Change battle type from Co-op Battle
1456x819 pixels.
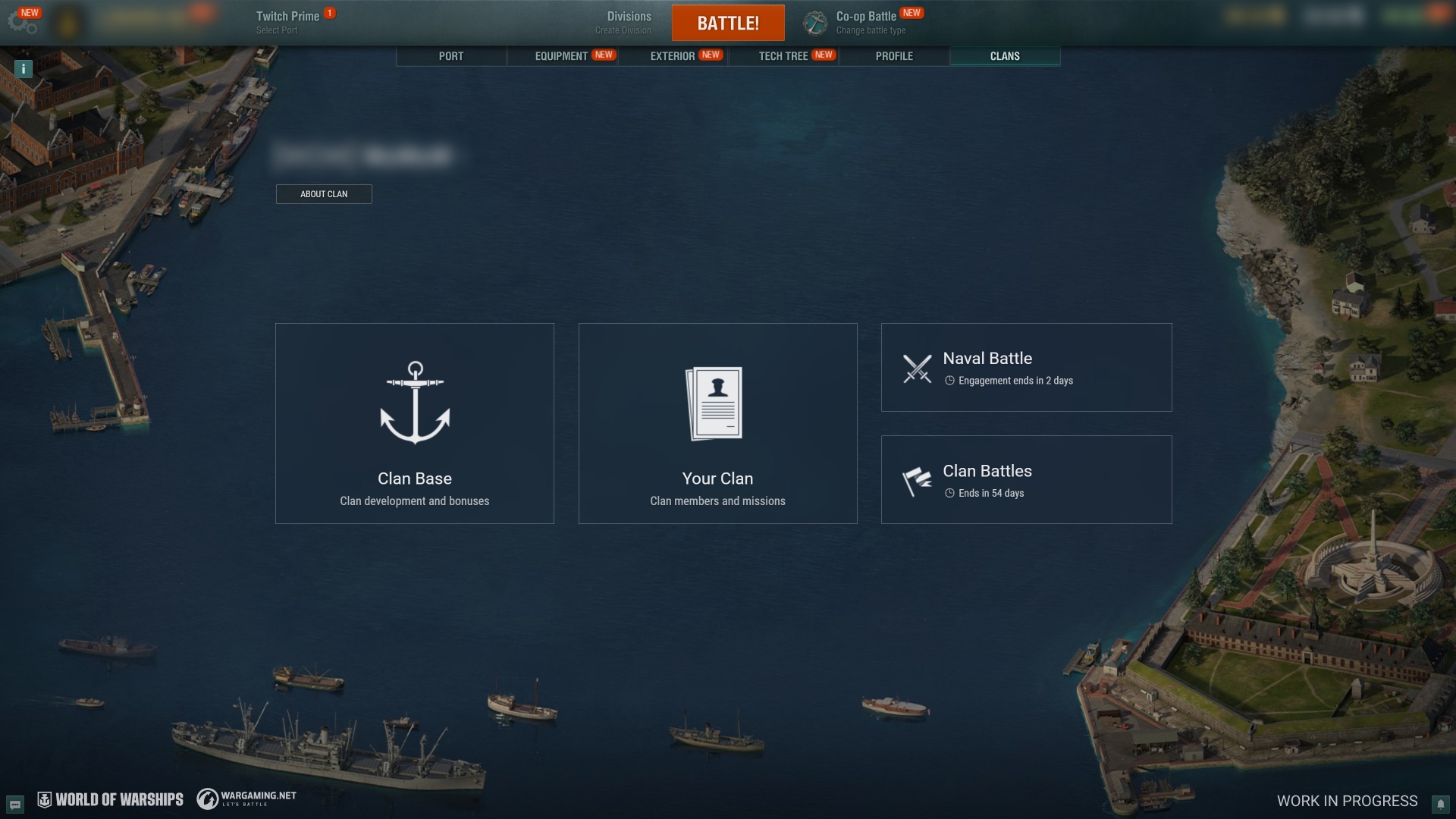864,23
